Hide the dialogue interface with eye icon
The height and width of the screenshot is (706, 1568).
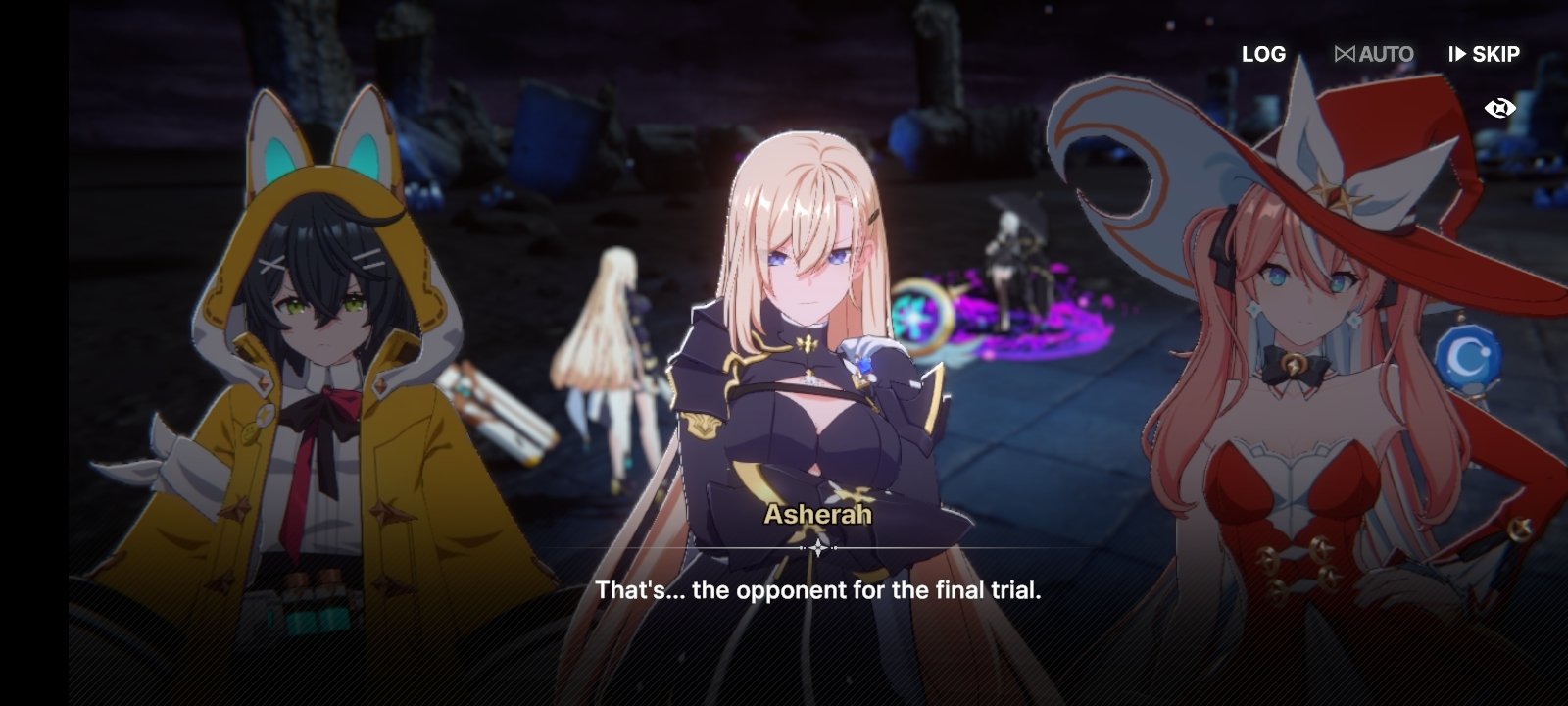click(x=1499, y=108)
